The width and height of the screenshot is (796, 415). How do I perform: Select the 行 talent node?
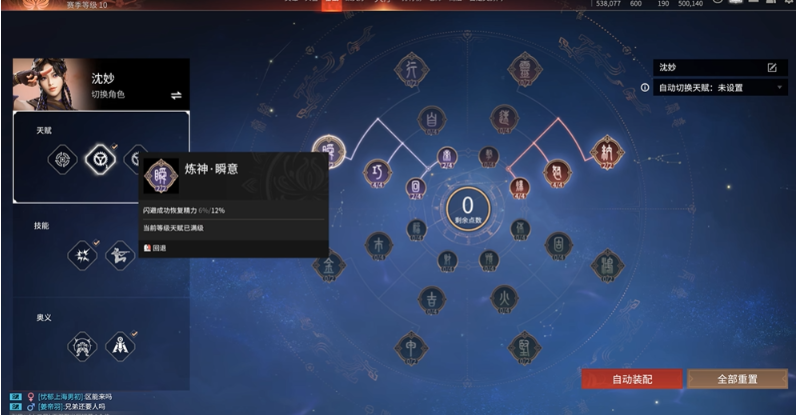click(x=410, y=69)
